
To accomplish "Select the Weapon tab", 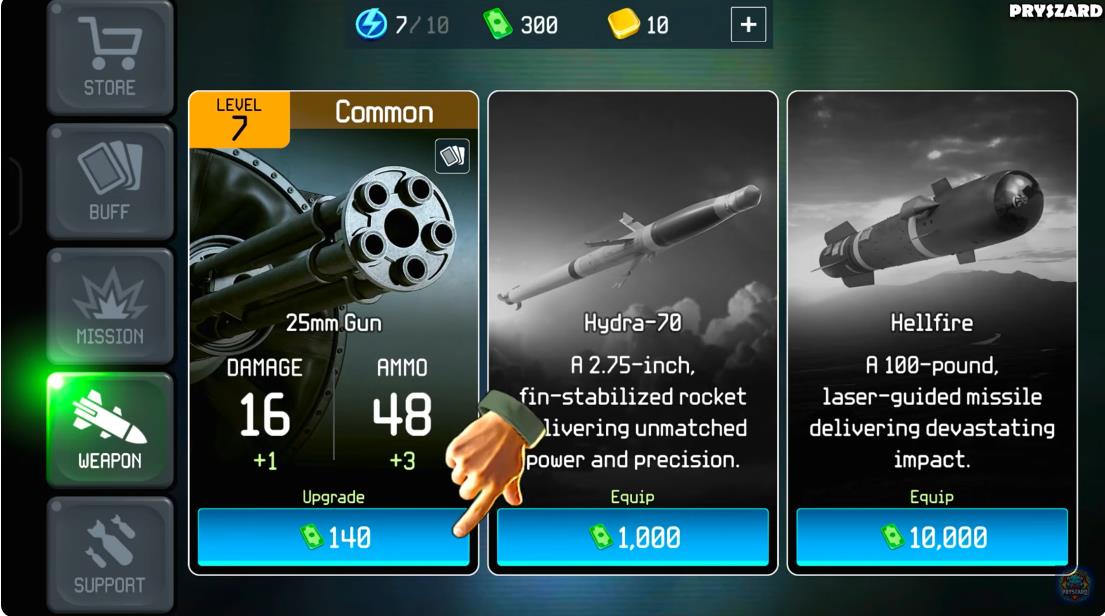I will pos(109,430).
